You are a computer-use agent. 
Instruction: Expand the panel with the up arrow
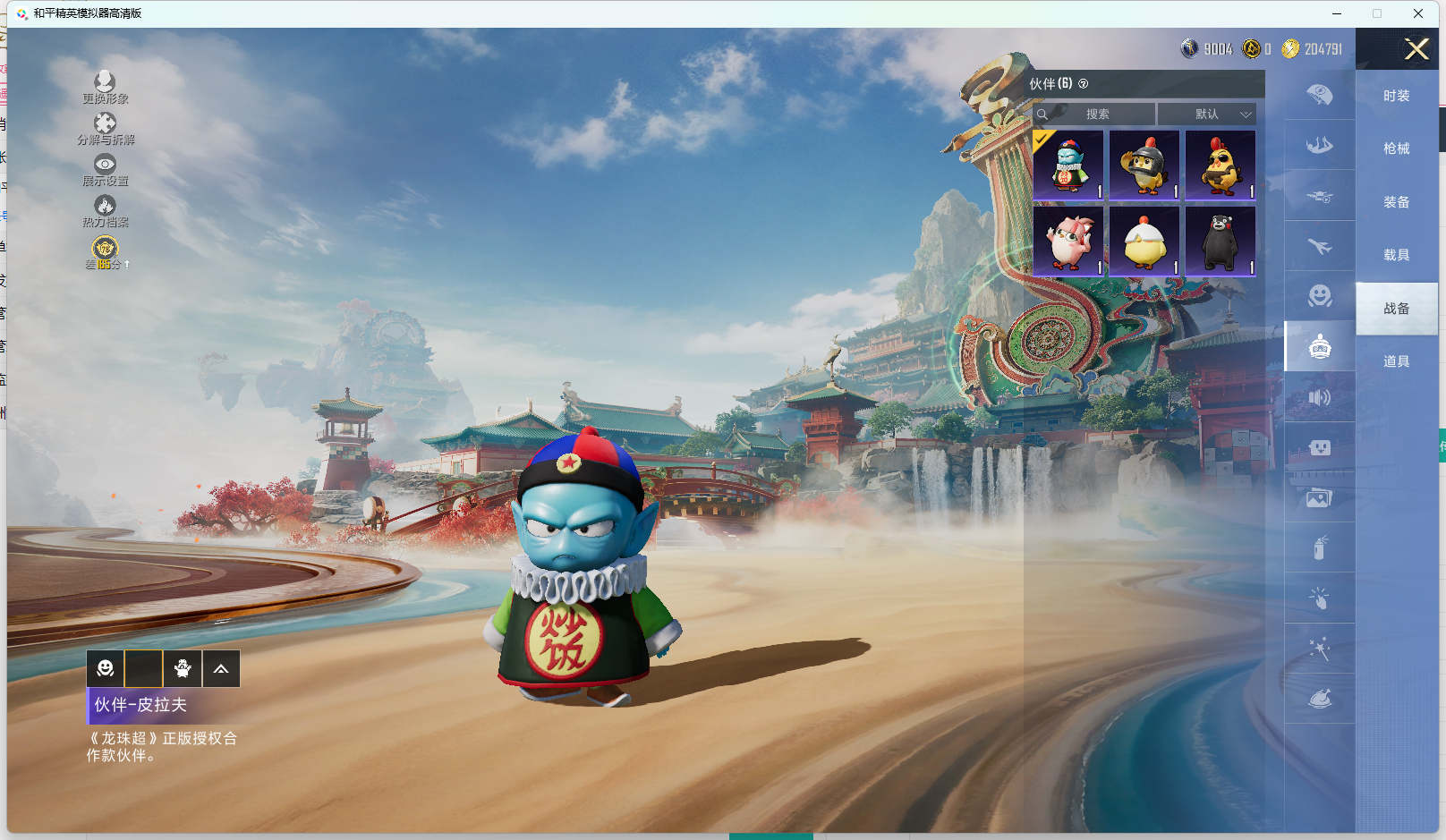pyautogui.click(x=221, y=668)
